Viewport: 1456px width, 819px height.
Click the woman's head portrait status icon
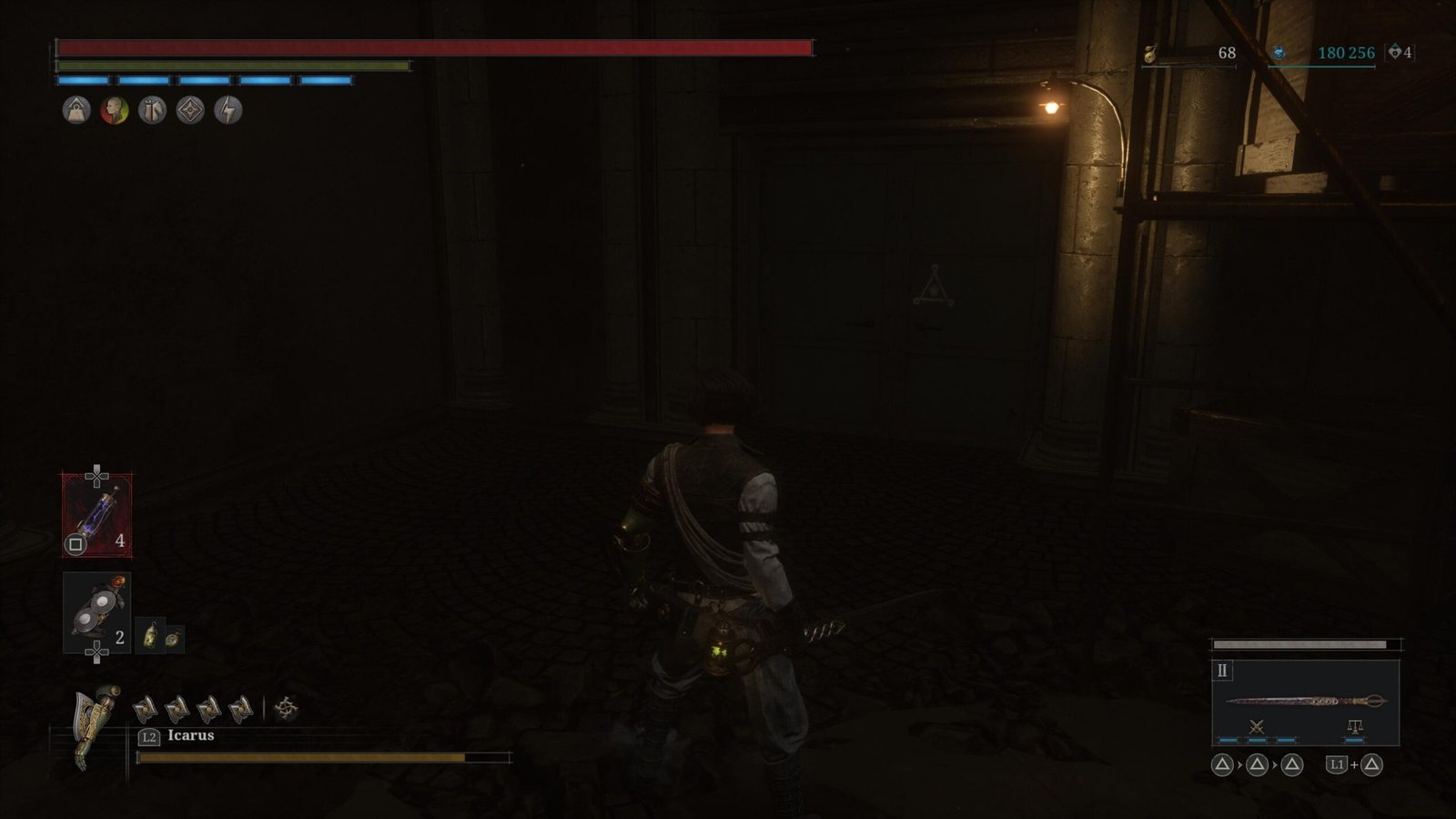point(115,110)
